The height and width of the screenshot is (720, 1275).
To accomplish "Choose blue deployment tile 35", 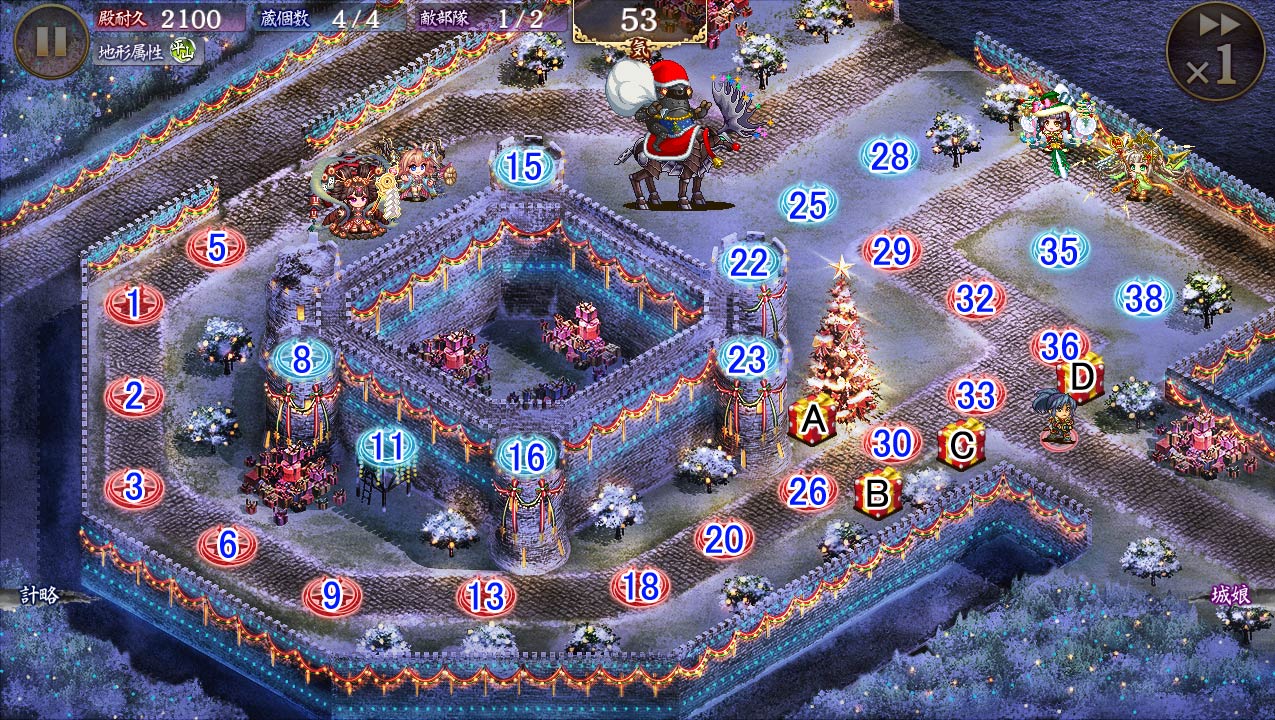I will (x=1059, y=251).
